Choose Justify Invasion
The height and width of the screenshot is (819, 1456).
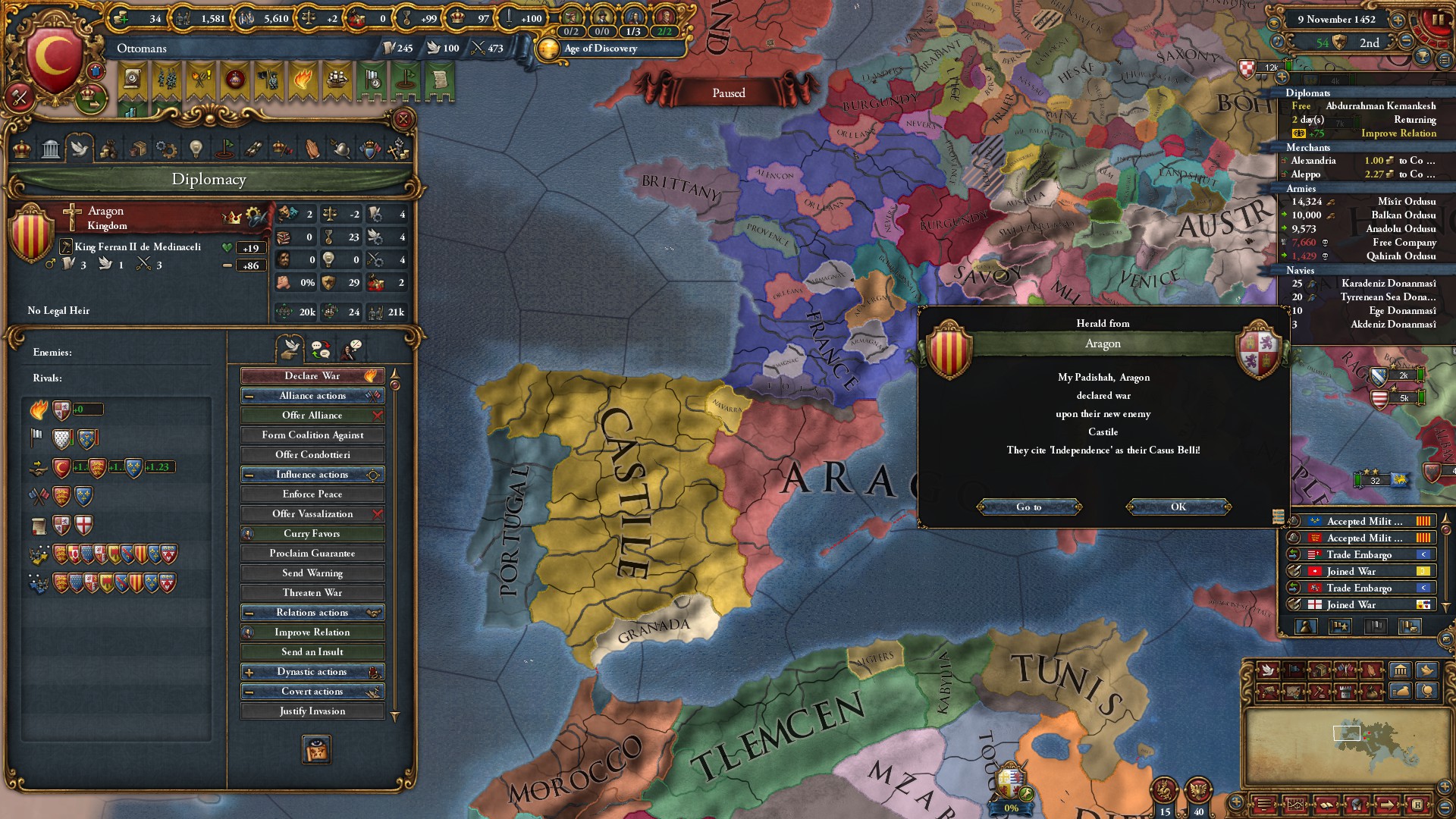(x=312, y=711)
